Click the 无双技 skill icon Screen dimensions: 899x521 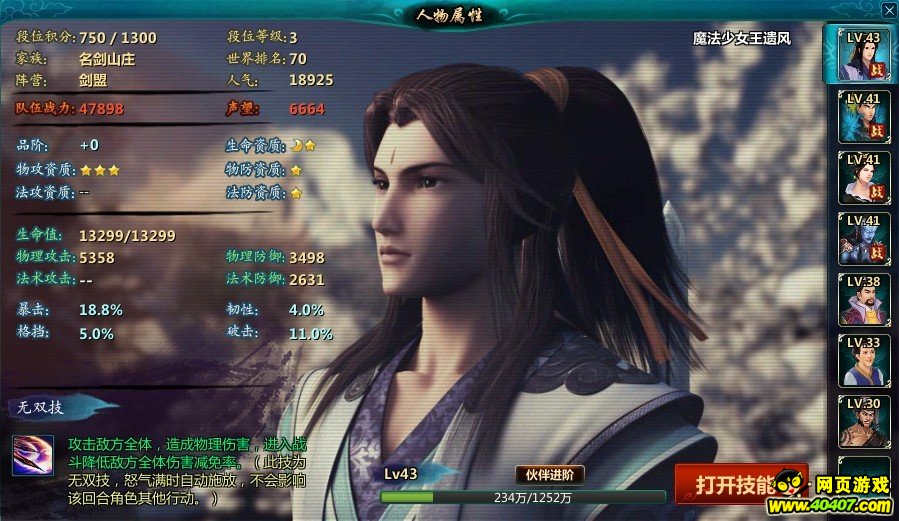33,456
